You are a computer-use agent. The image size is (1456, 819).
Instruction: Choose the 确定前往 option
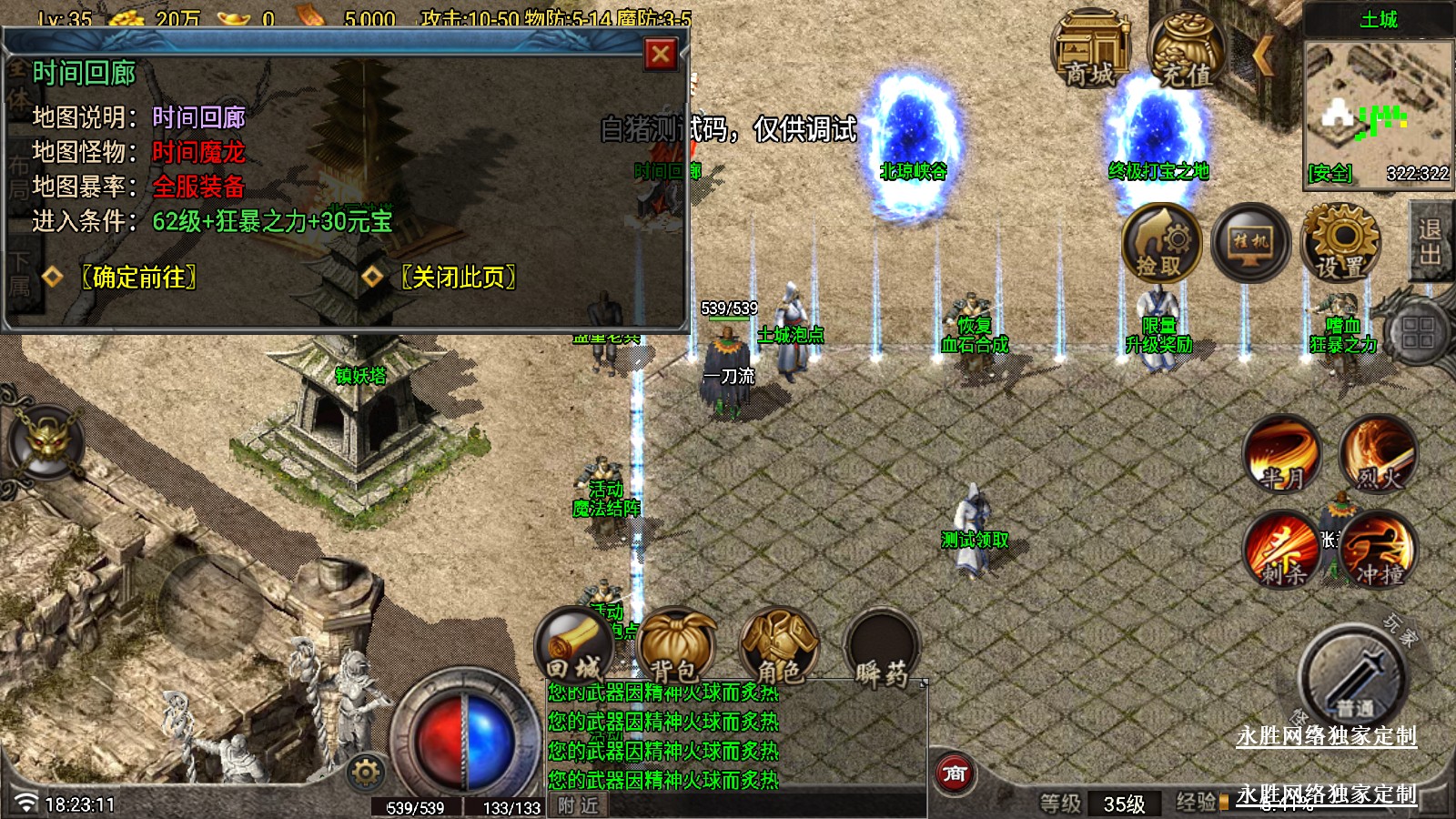(x=138, y=277)
